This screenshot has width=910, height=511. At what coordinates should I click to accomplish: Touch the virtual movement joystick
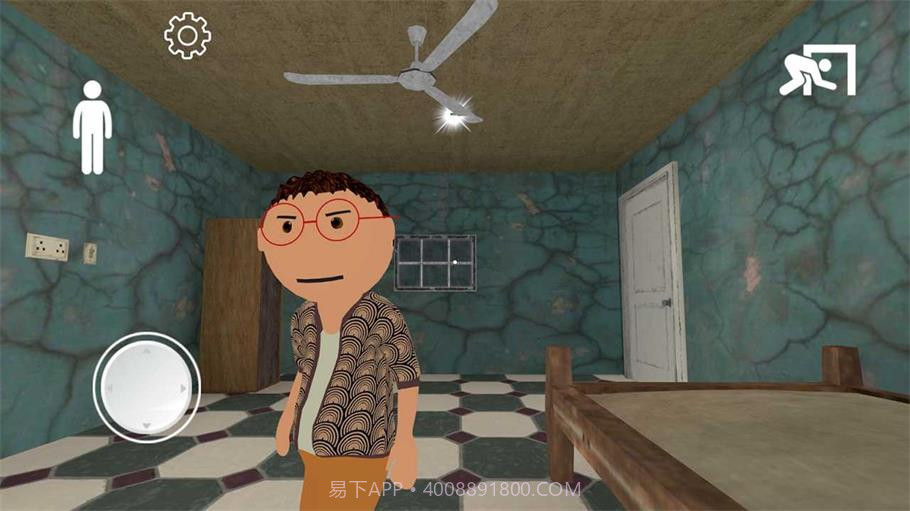coord(146,386)
